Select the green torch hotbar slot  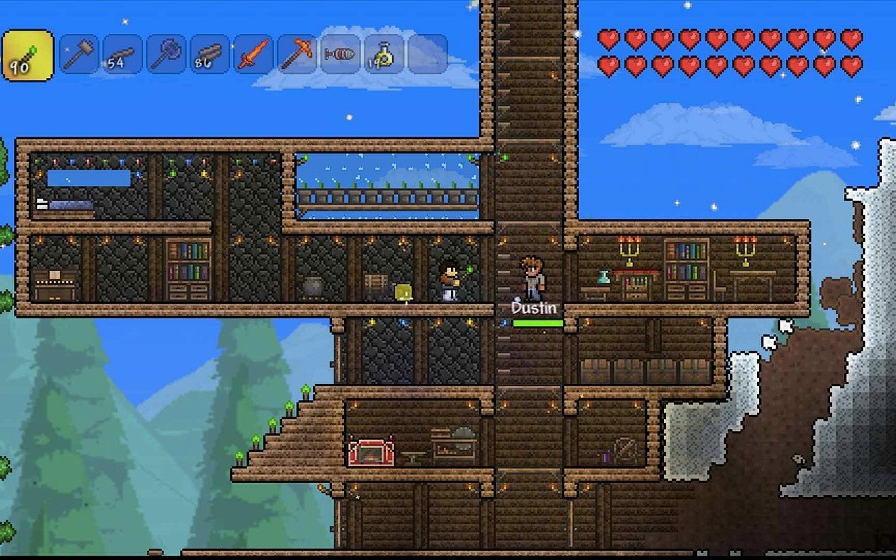[27, 54]
